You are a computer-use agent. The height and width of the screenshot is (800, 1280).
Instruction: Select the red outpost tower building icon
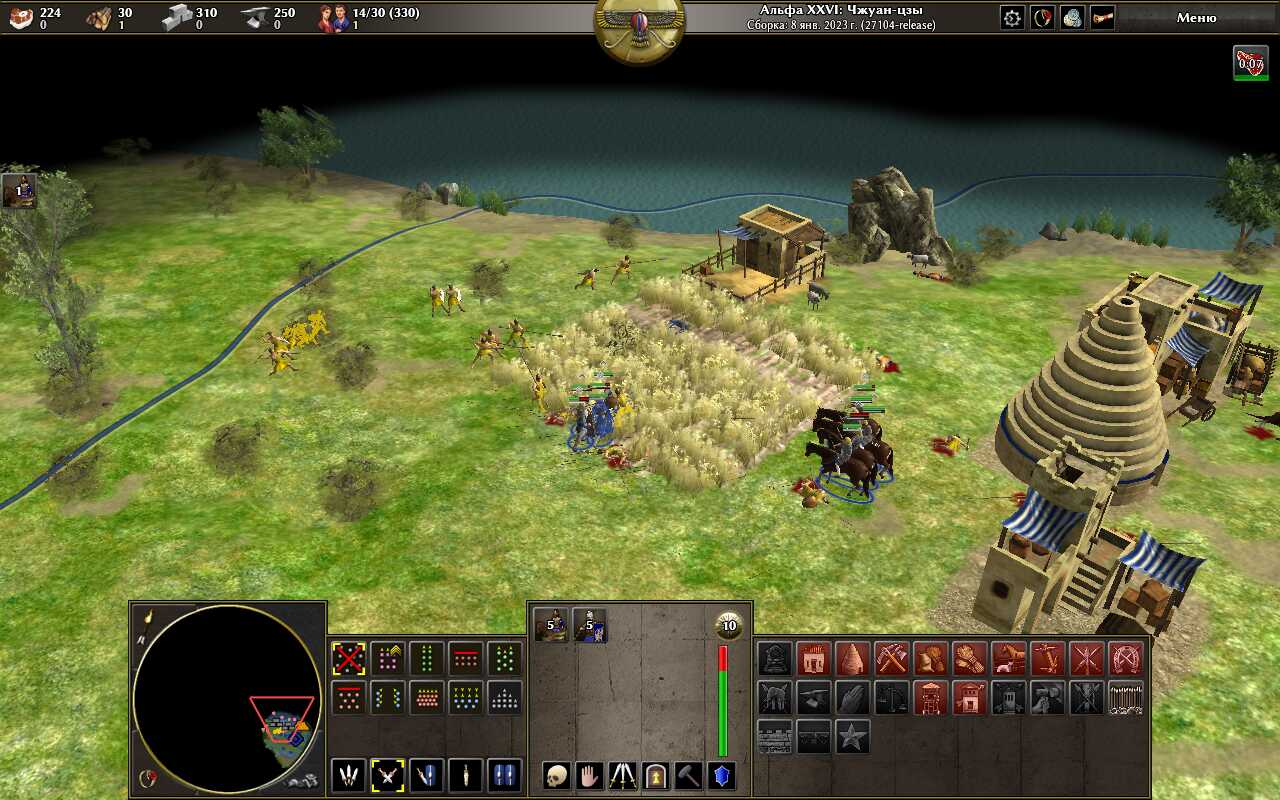pos(930,697)
